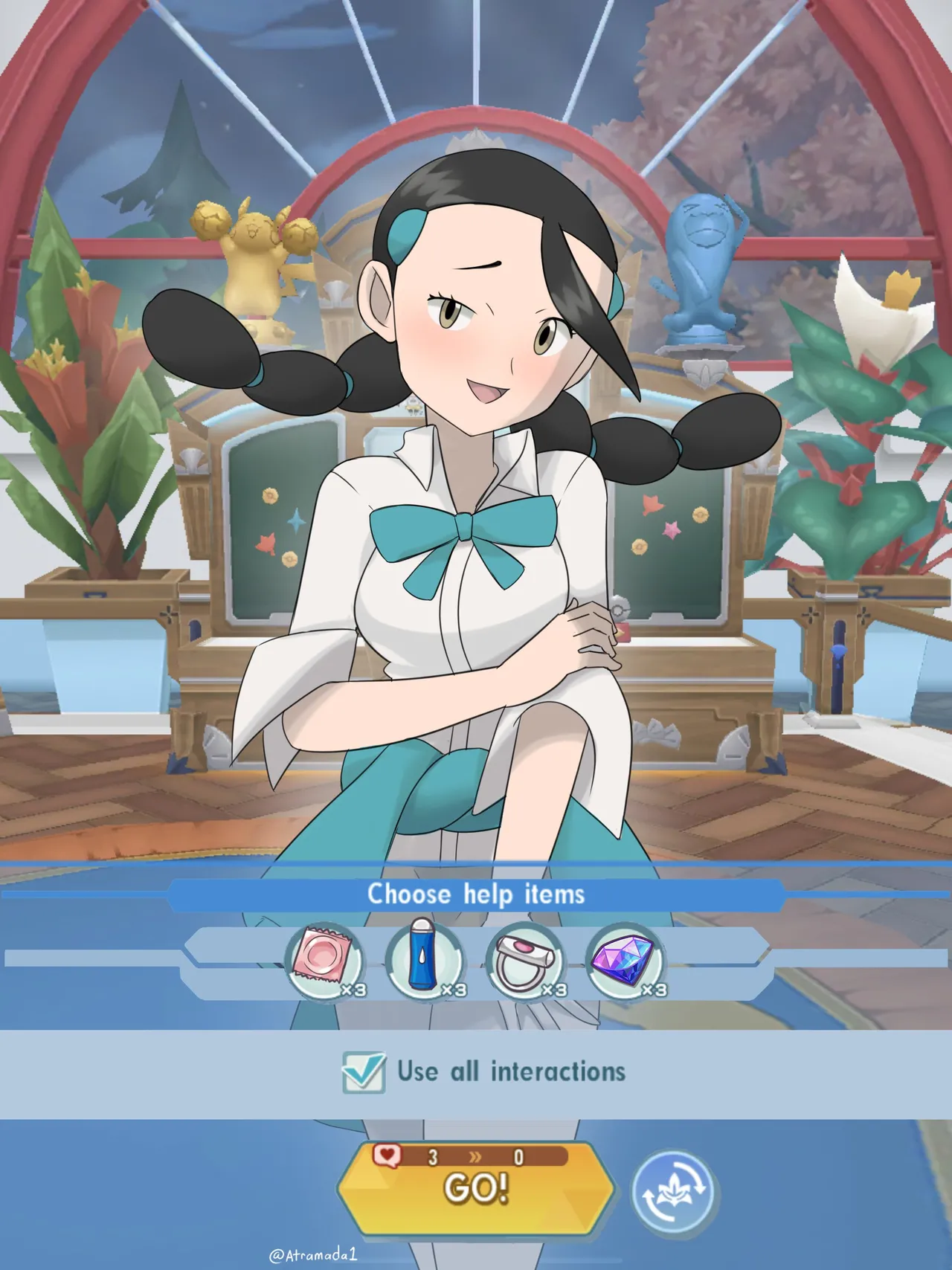This screenshot has height=1270, width=952.
Task: Click the round blue refresh button
Action: pos(673,1192)
